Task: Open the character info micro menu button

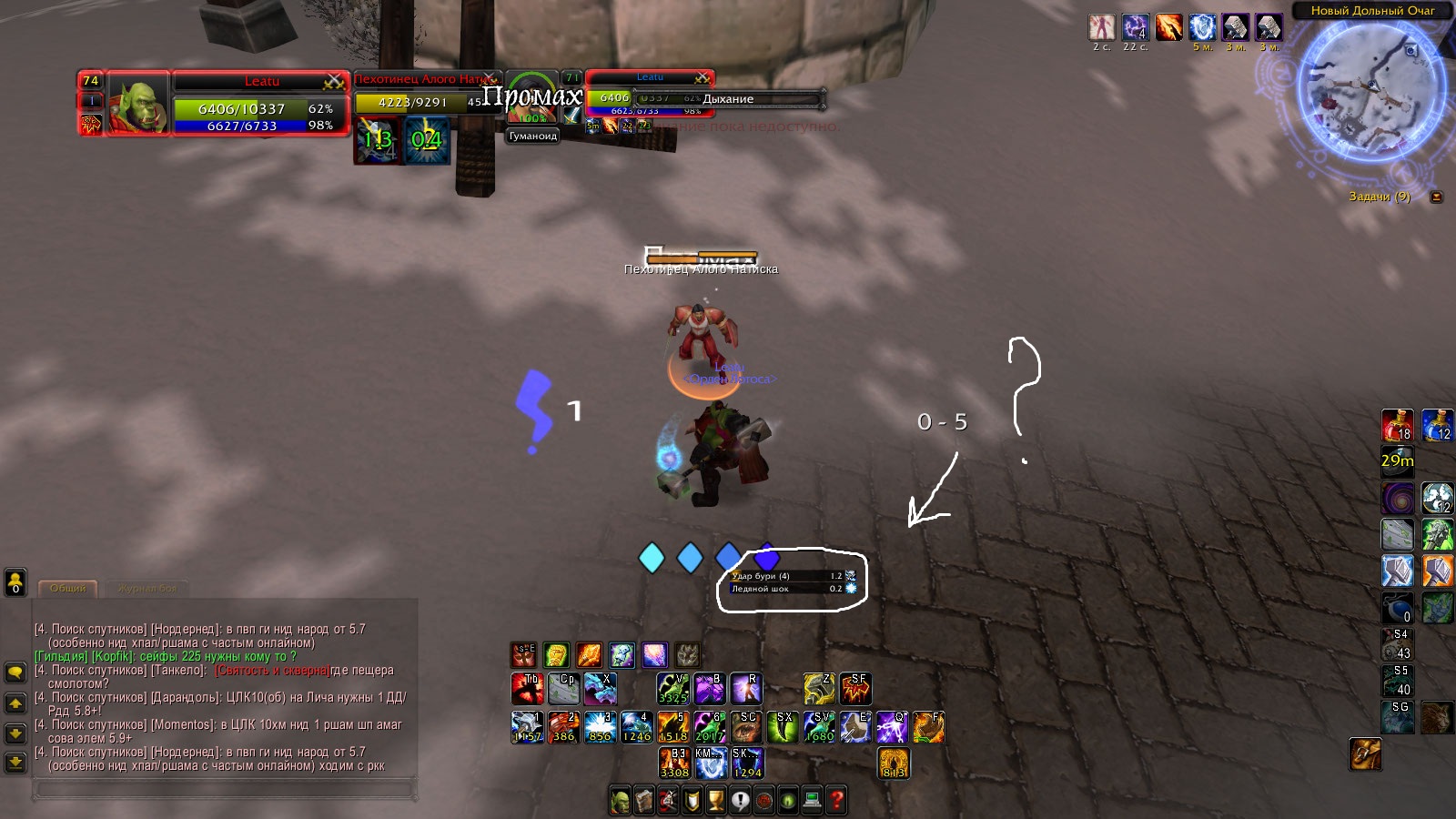Action: click(x=621, y=801)
